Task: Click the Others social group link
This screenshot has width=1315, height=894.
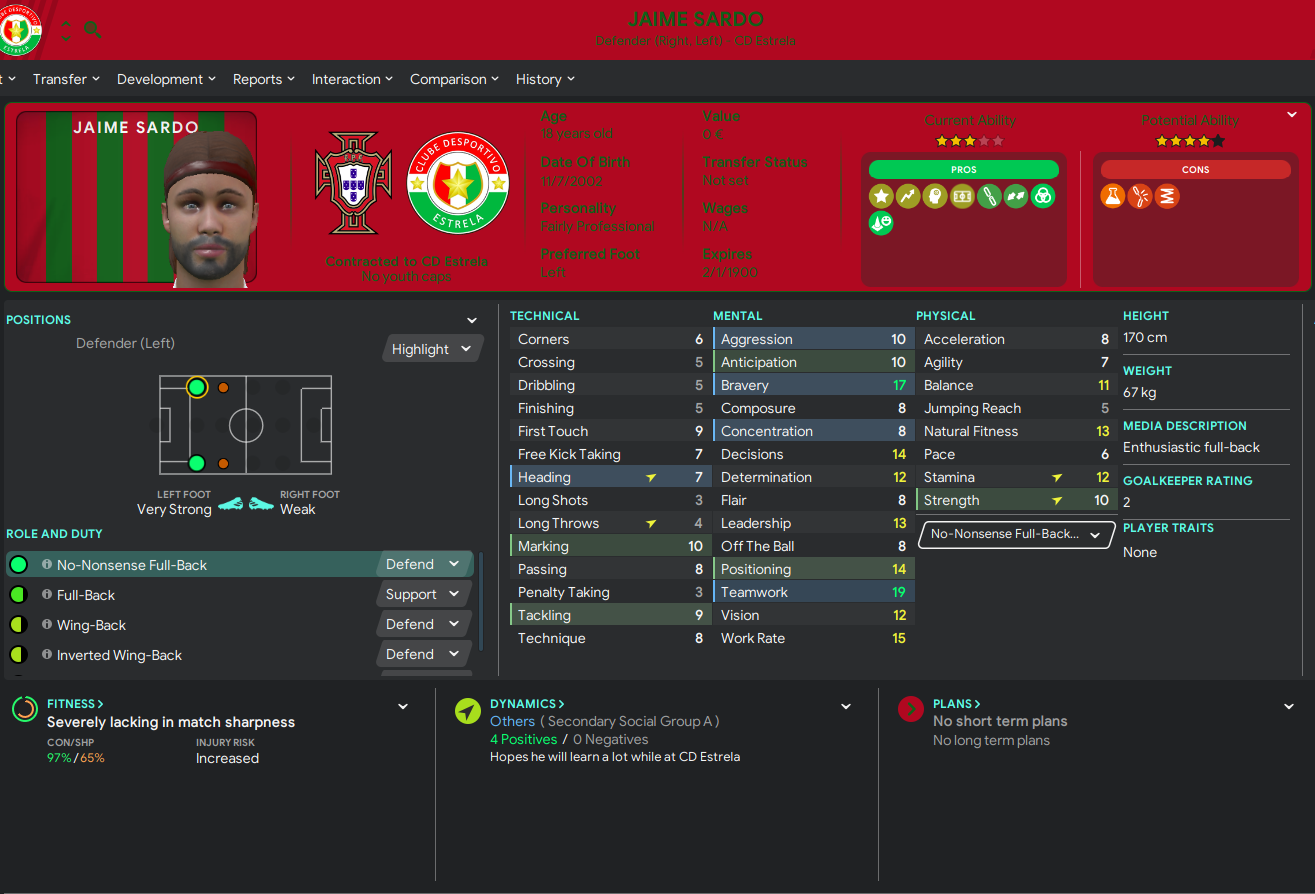Action: 512,721
